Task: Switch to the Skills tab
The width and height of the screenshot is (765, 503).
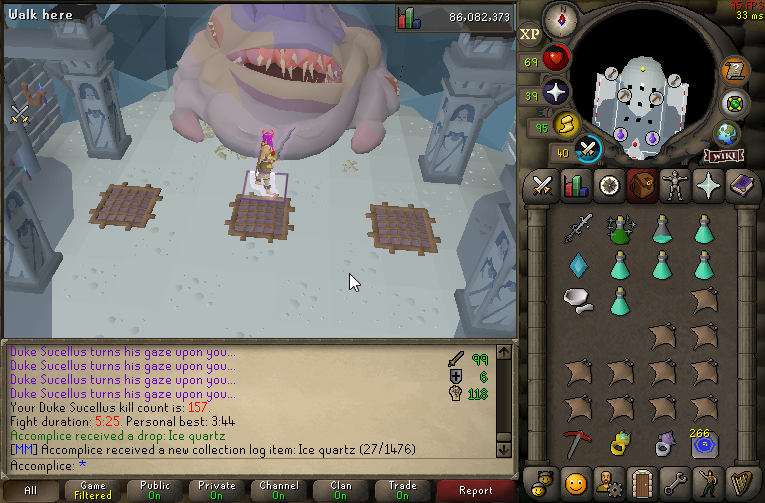Action: click(575, 186)
